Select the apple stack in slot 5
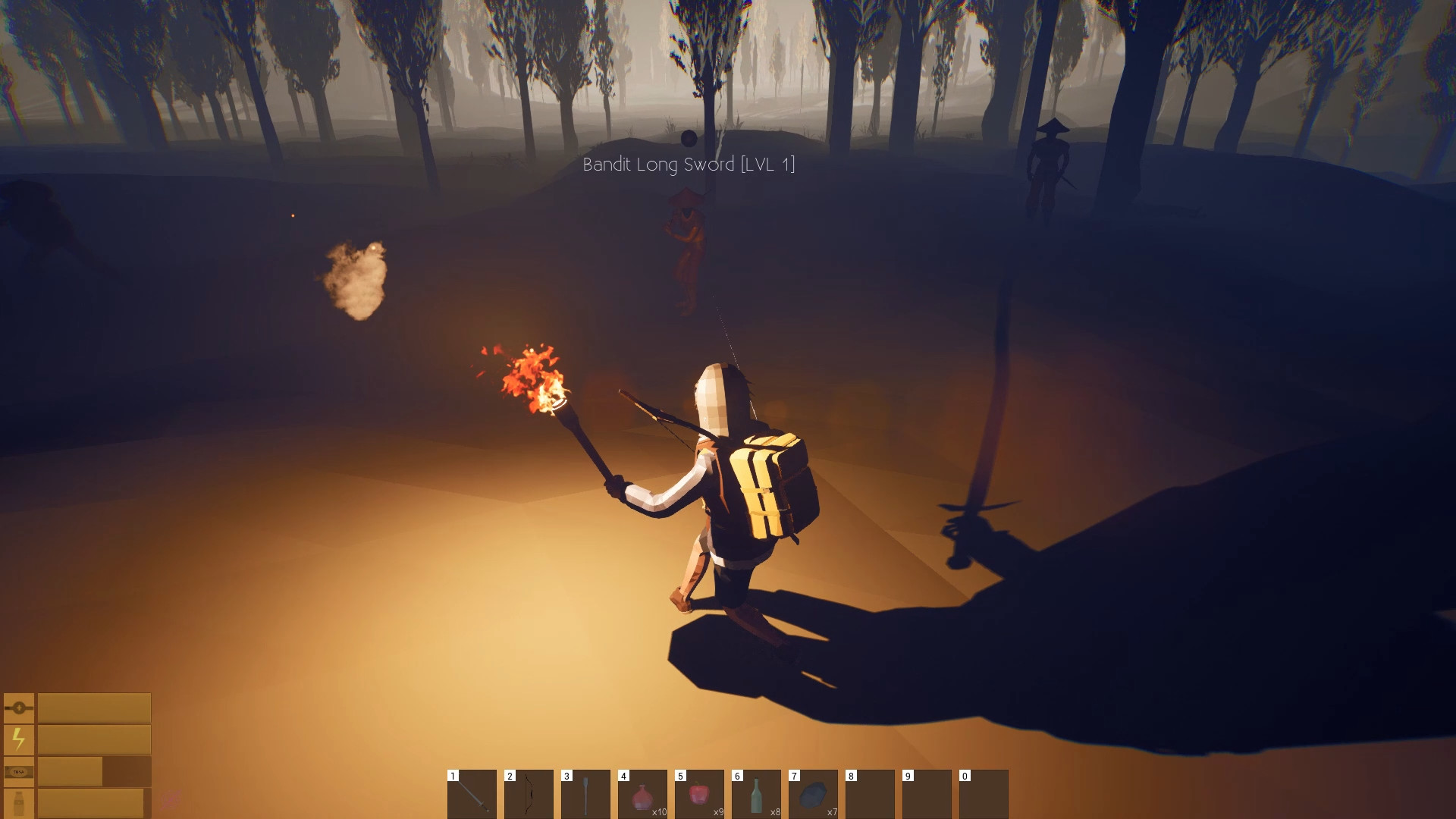 699,795
